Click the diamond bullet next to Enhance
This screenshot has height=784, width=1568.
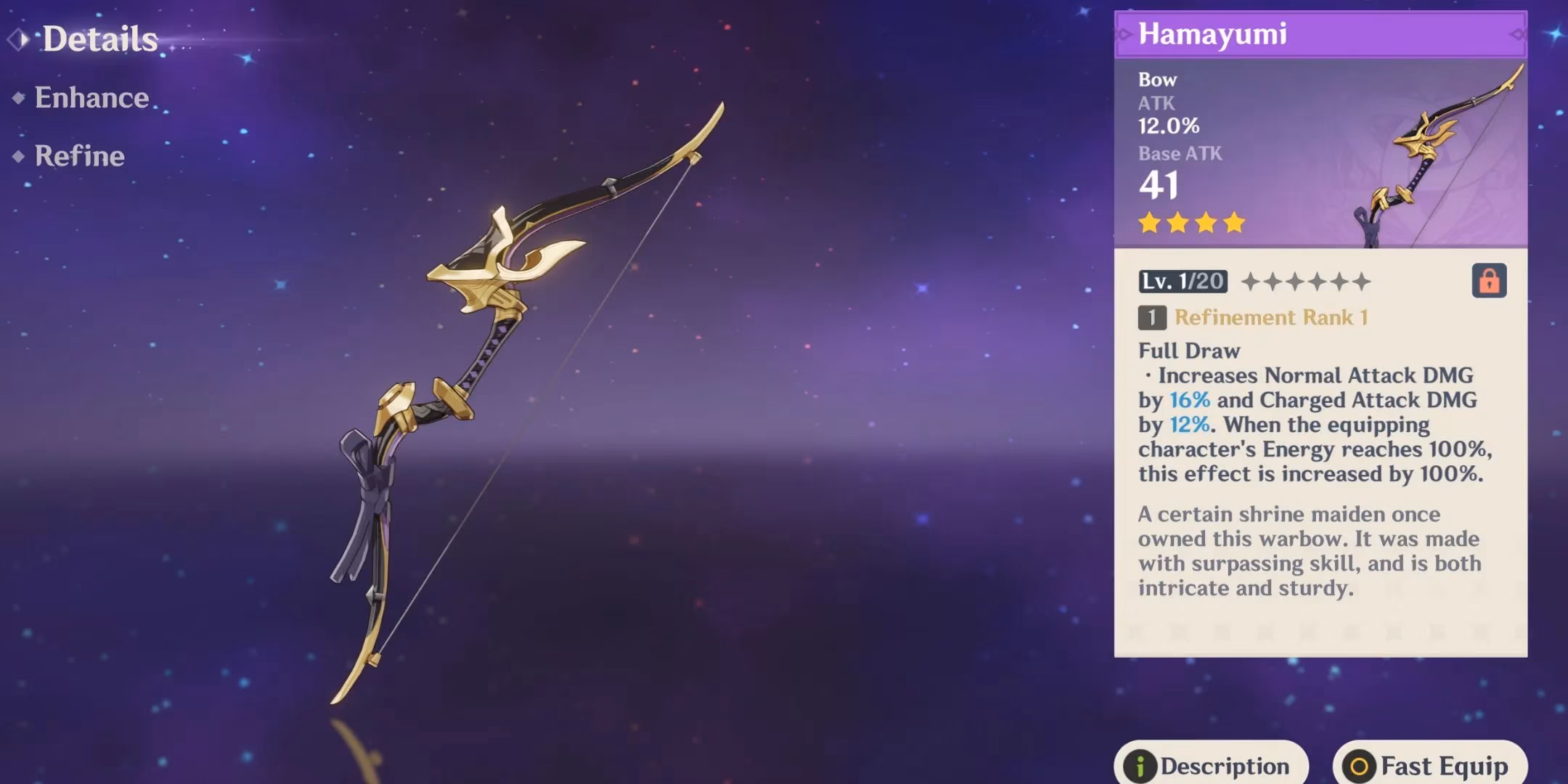(x=20, y=97)
